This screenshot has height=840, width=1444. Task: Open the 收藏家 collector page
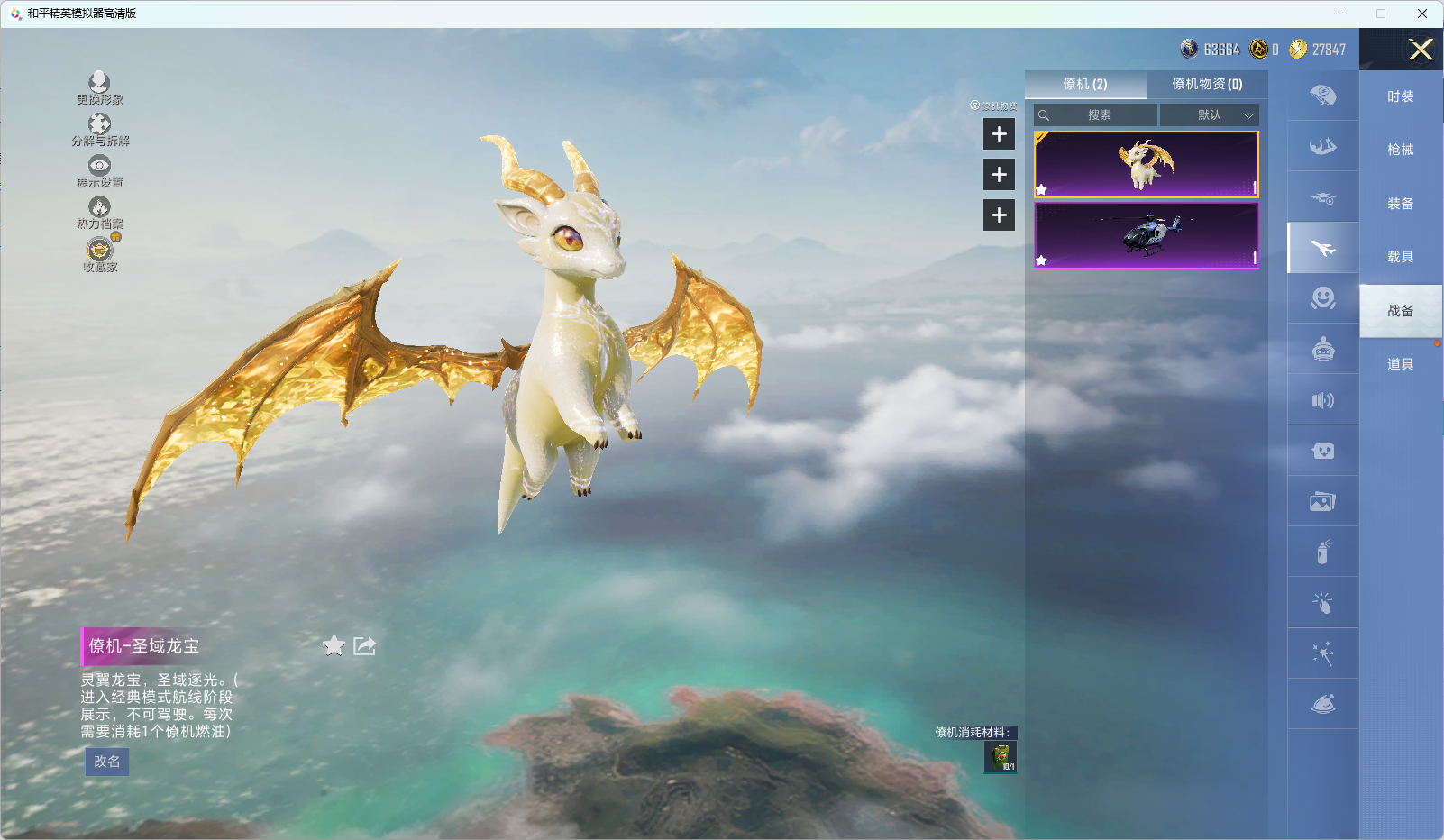[99, 254]
